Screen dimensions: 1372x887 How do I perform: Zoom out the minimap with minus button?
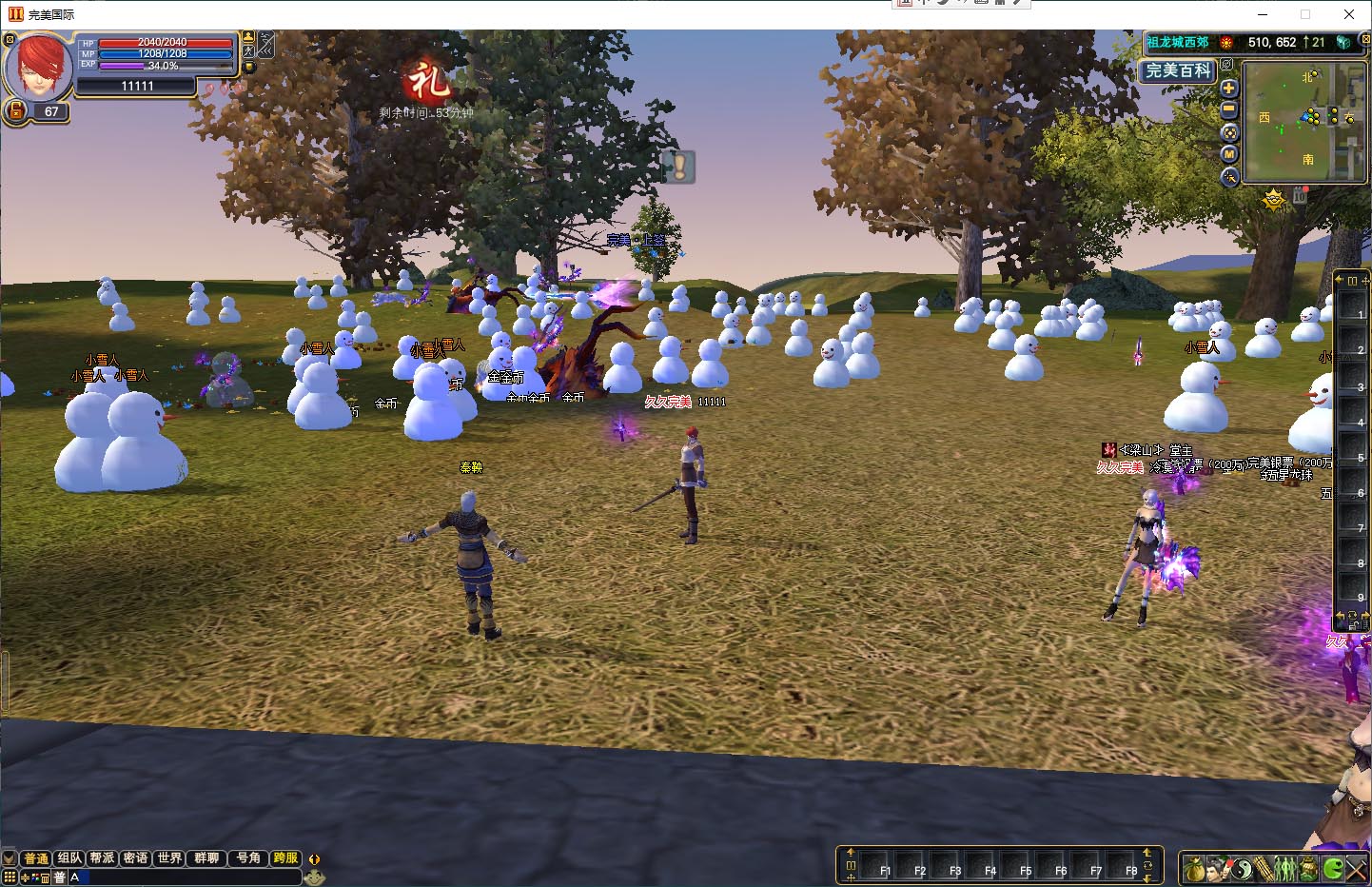pyautogui.click(x=1228, y=110)
